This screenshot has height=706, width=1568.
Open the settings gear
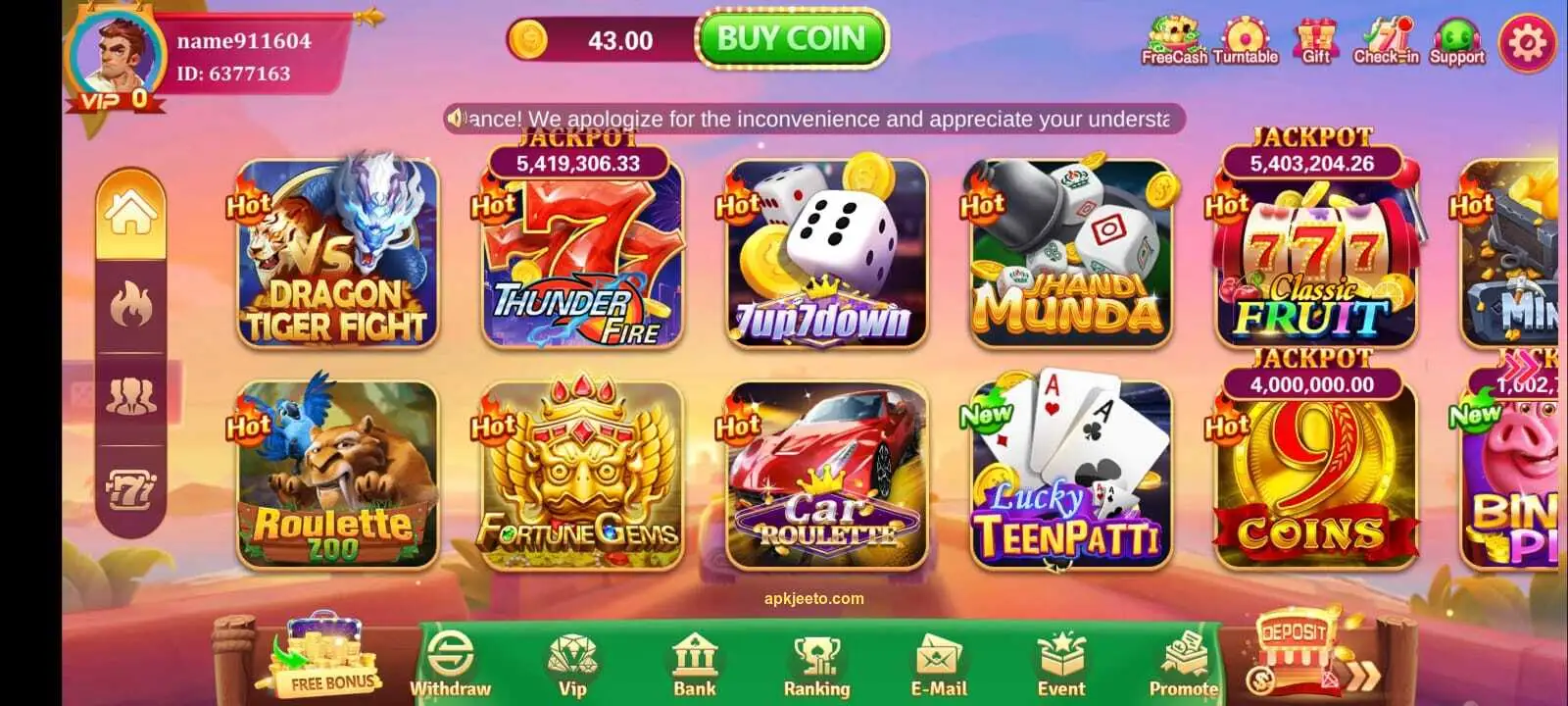(x=1525, y=42)
